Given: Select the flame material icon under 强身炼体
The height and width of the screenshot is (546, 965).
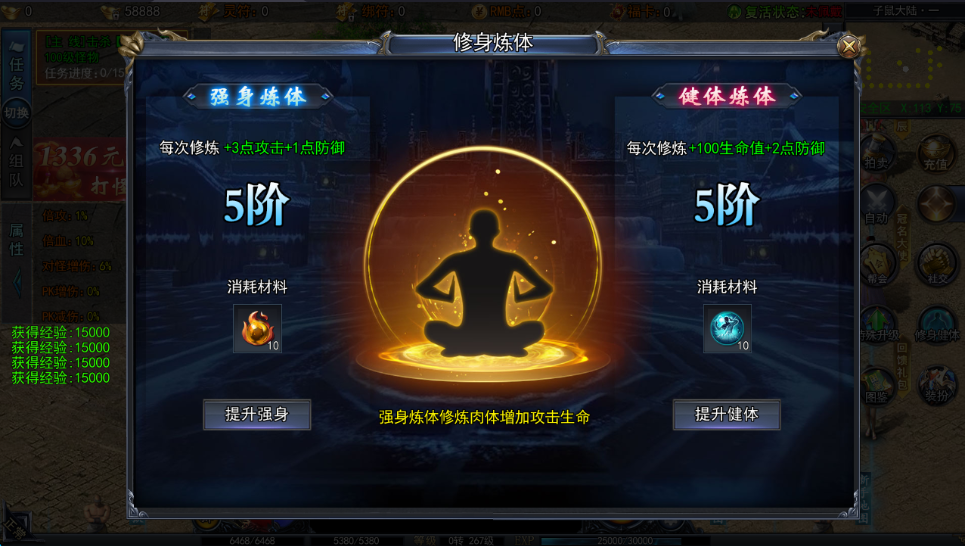Looking at the screenshot, I should [x=257, y=329].
